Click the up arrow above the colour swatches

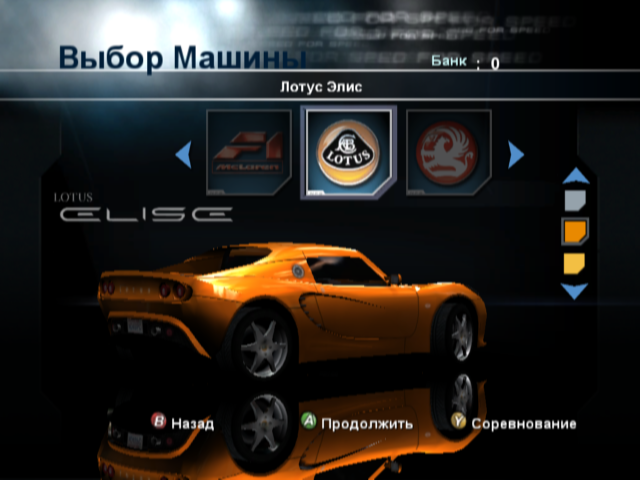pos(574,177)
